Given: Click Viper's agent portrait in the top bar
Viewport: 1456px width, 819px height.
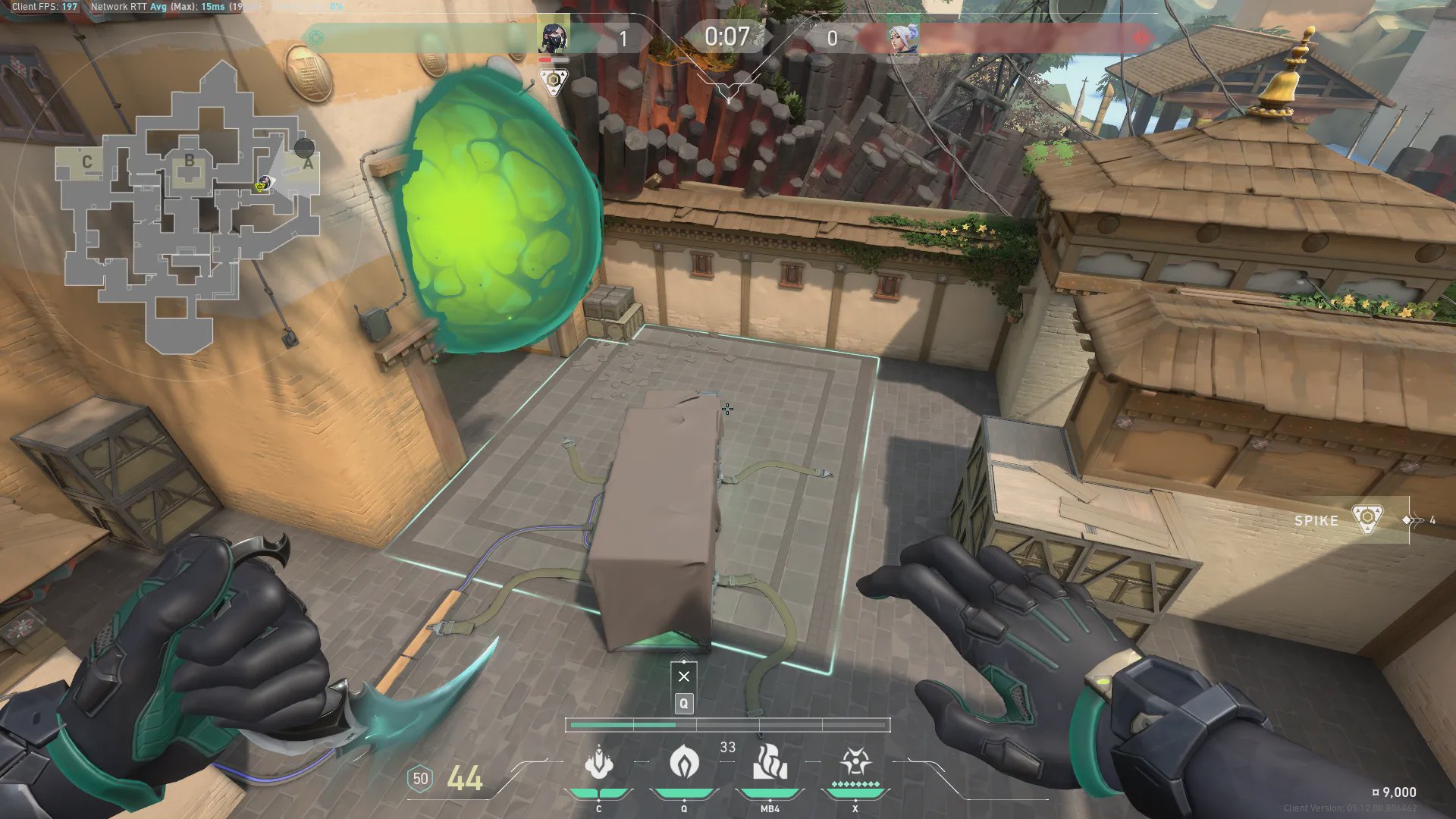Looking at the screenshot, I should [554, 36].
